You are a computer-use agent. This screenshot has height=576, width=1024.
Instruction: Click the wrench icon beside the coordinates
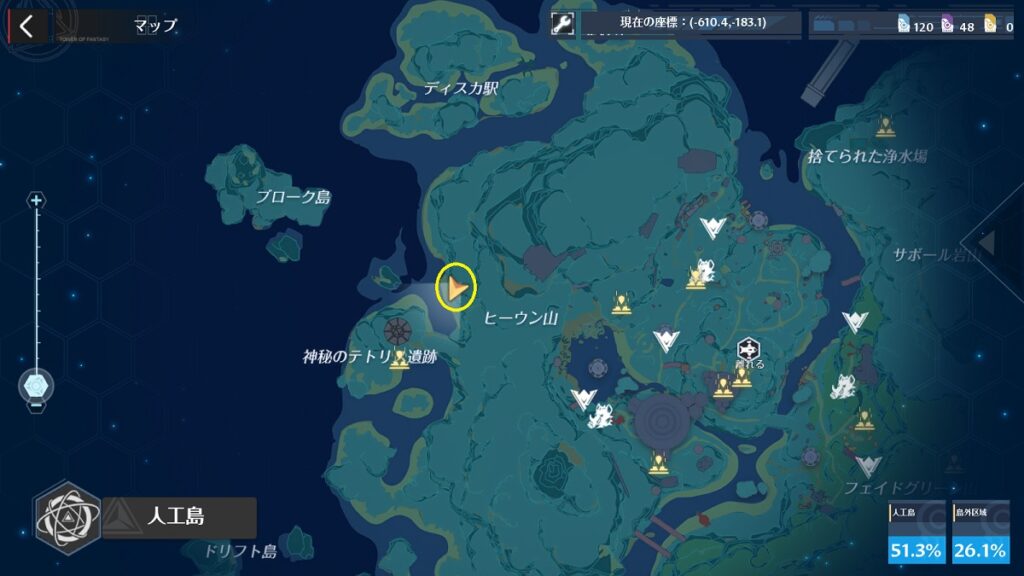[x=563, y=24]
